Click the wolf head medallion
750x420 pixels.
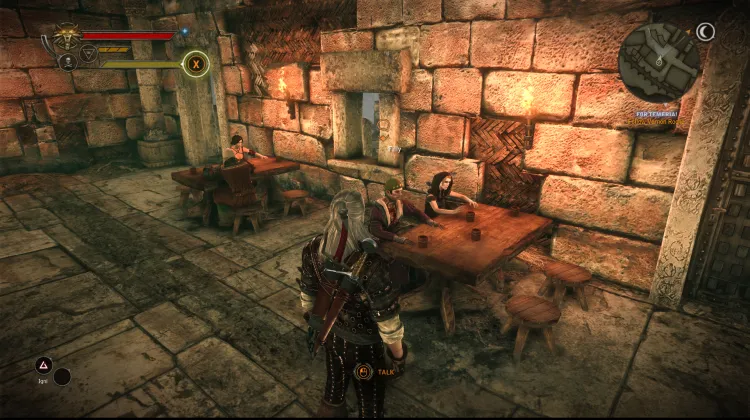68,37
